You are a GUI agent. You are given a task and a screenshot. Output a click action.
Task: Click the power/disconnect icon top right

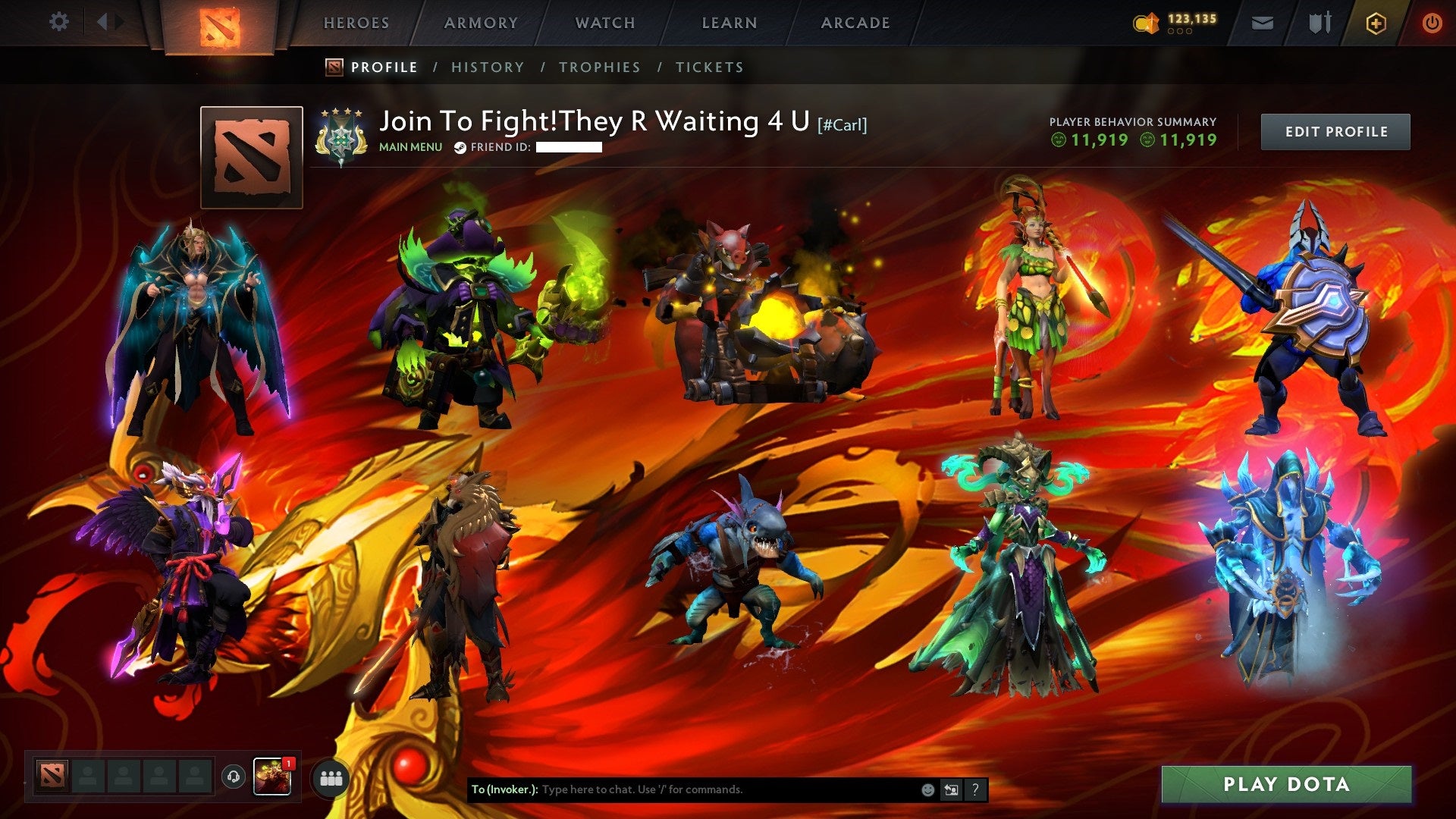[x=1433, y=23]
